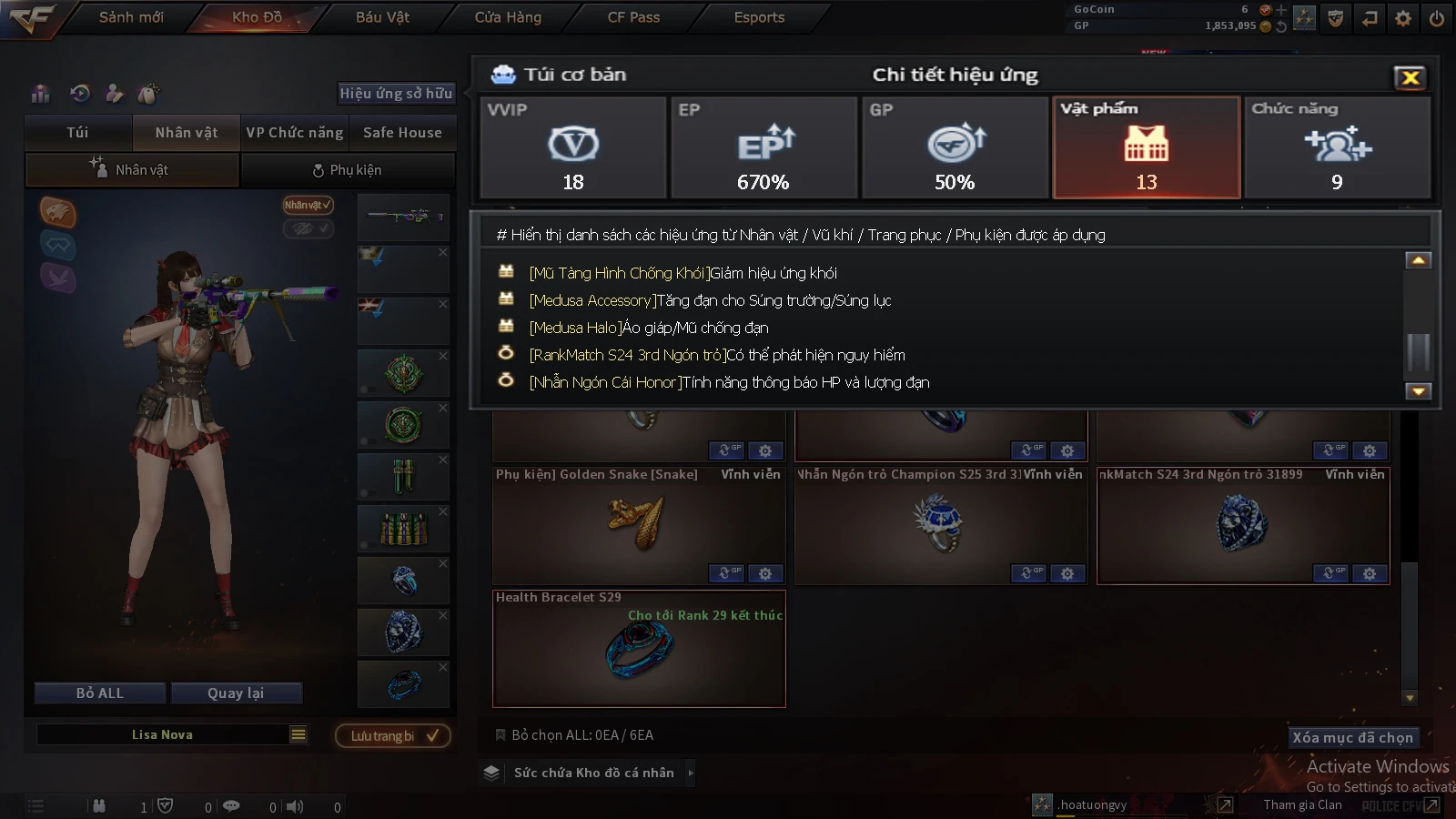Select the VVIP effect category
This screenshot has height=819, width=1456.
click(573, 147)
